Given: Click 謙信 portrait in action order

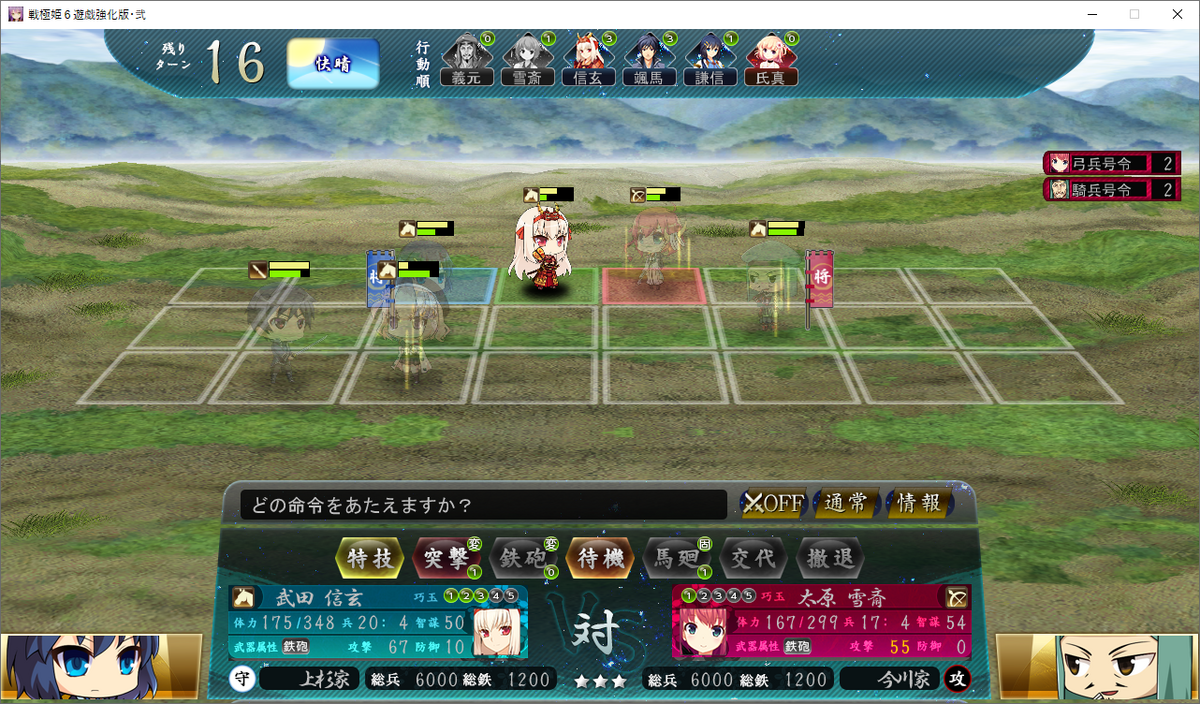Looking at the screenshot, I should click(x=709, y=60).
